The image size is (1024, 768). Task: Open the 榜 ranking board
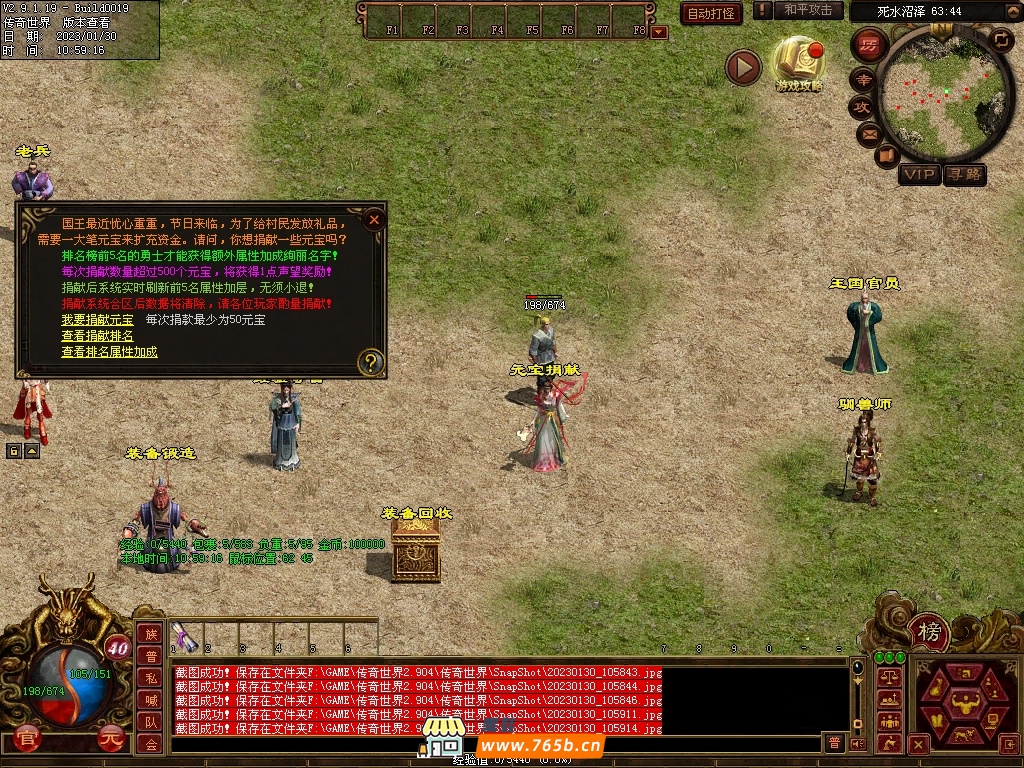click(x=930, y=631)
